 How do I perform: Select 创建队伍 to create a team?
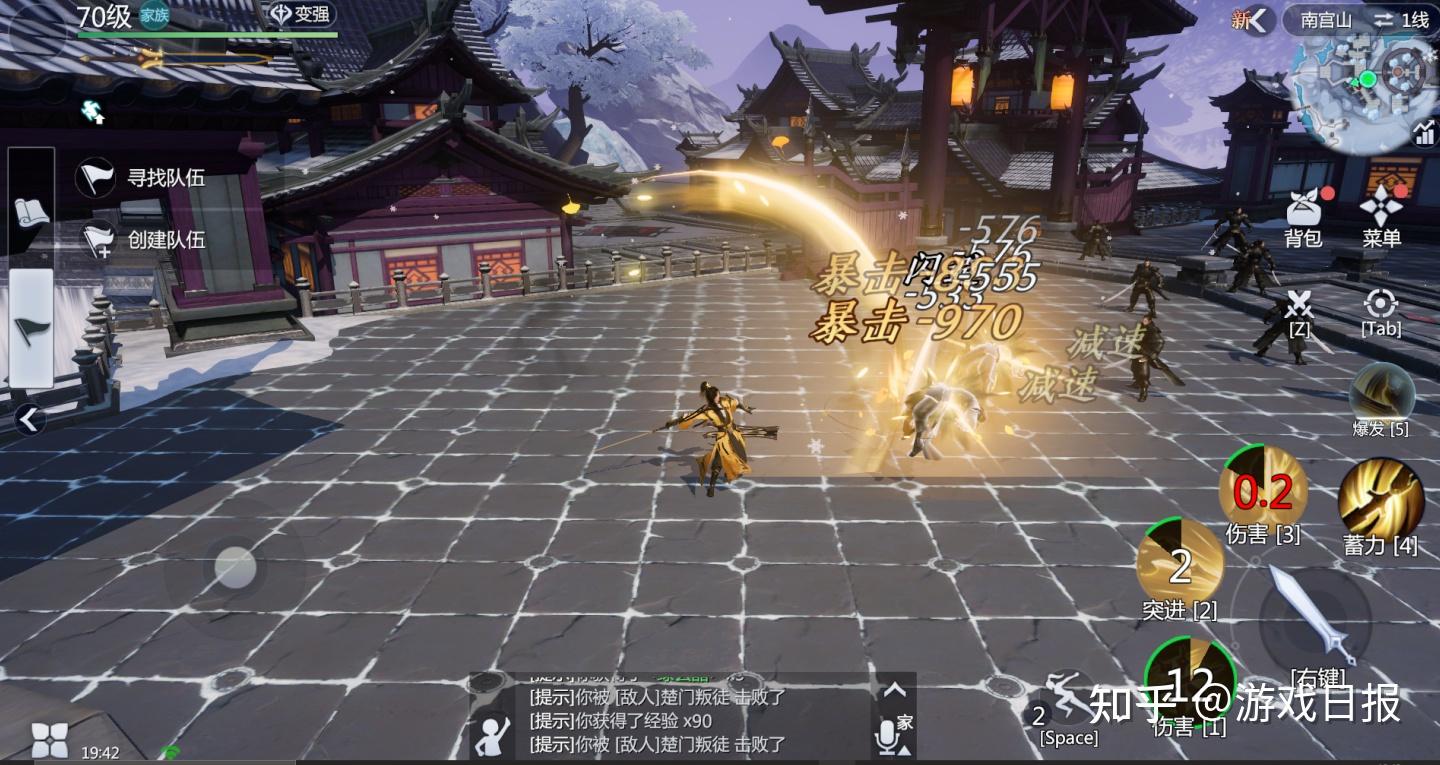tap(143, 239)
